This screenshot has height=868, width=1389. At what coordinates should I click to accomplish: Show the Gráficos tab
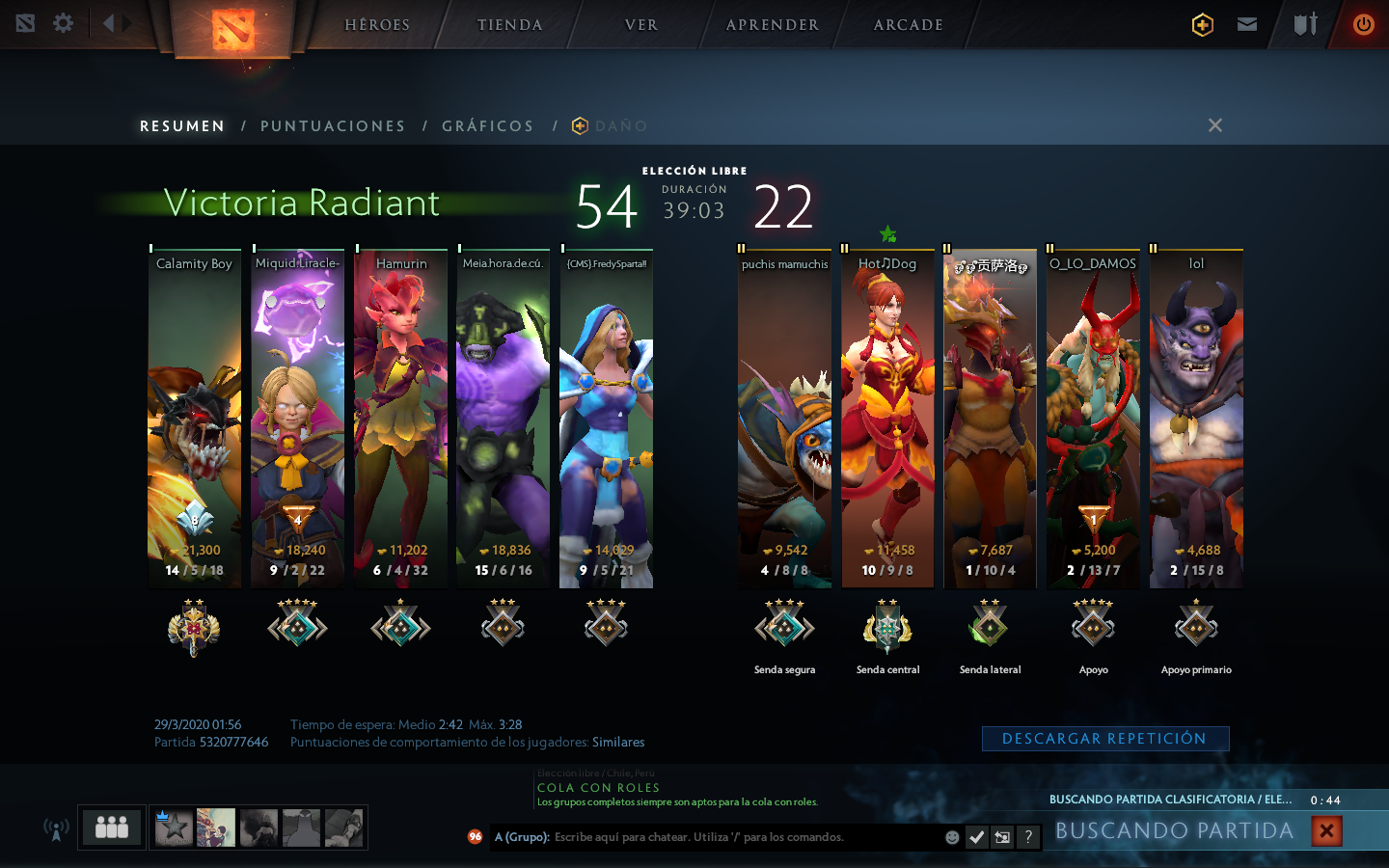pos(487,126)
